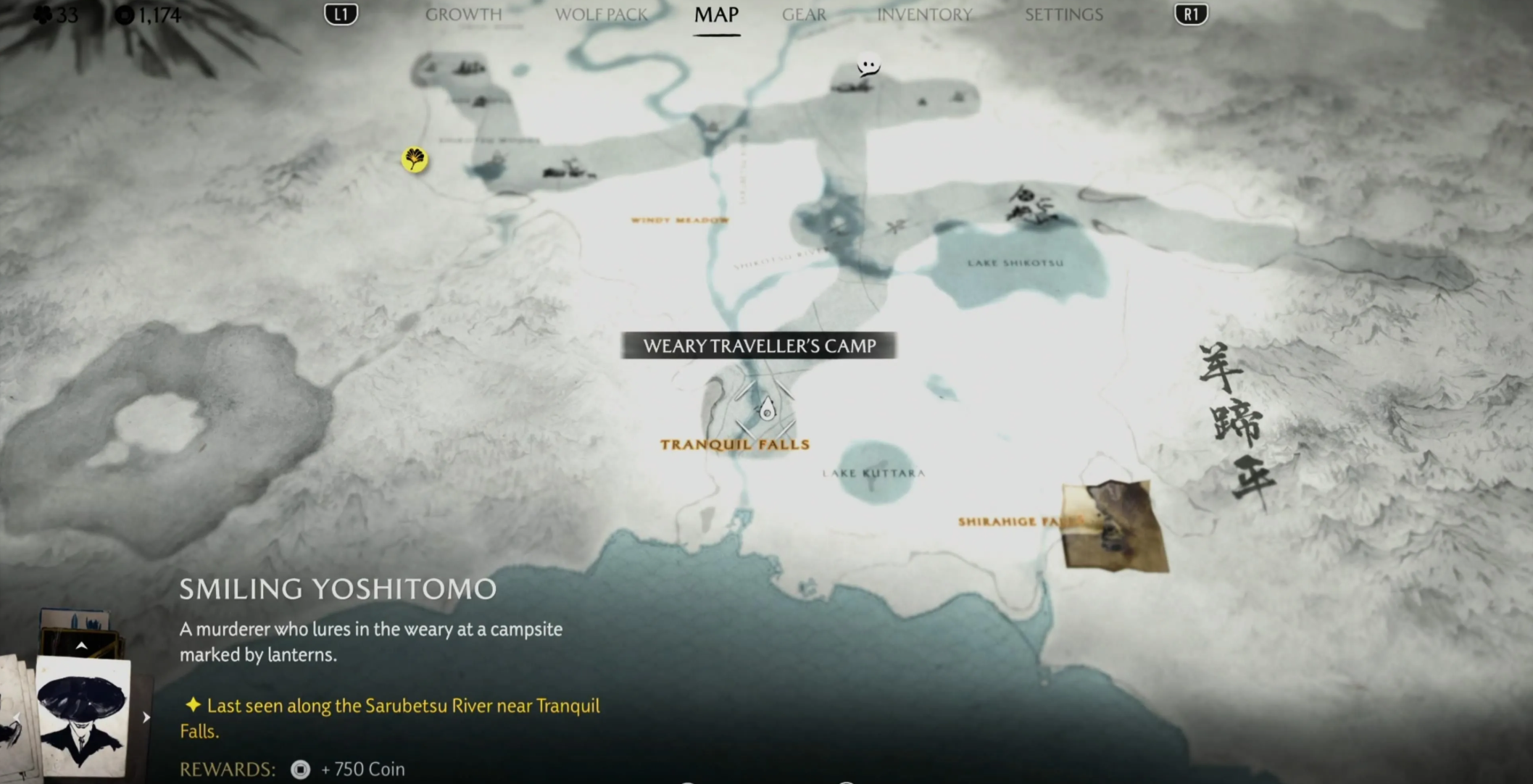Click the speech bubble map marker
This screenshot has height=784, width=1533.
[868, 66]
